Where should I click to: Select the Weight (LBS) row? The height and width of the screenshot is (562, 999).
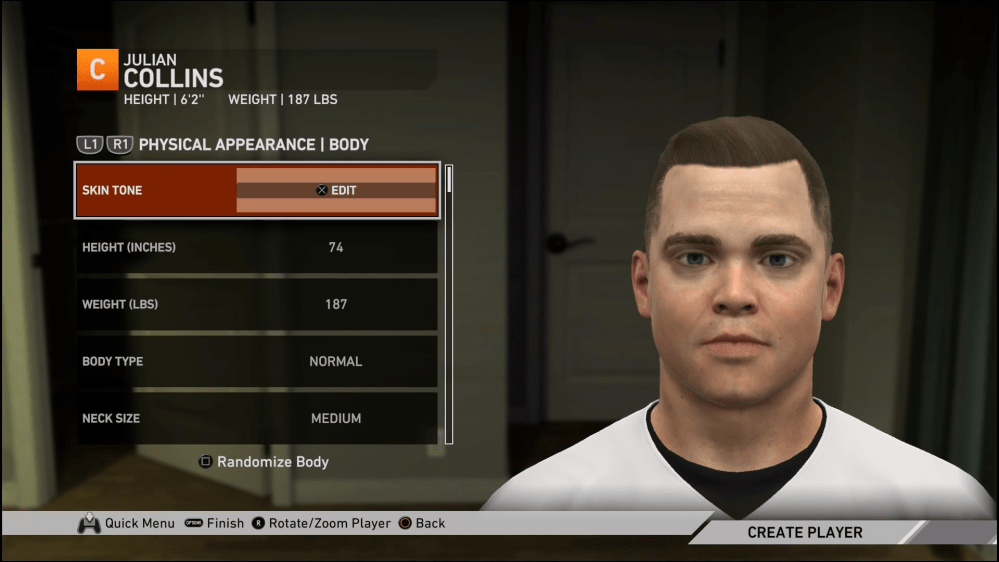point(256,304)
